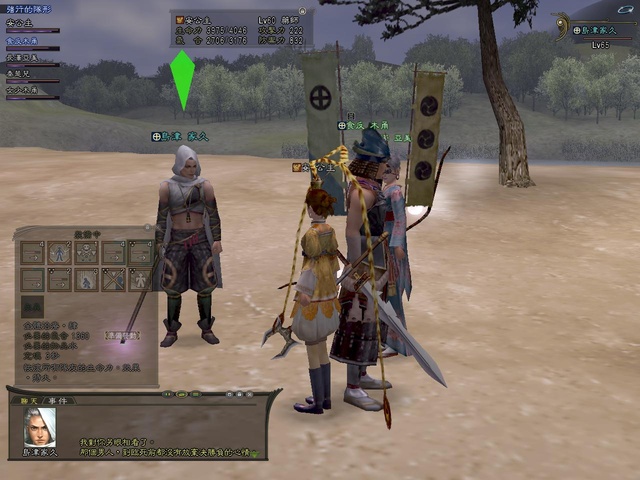Select the crossed-out figure skill slot
The height and width of the screenshot is (480, 640).
coord(114,279)
